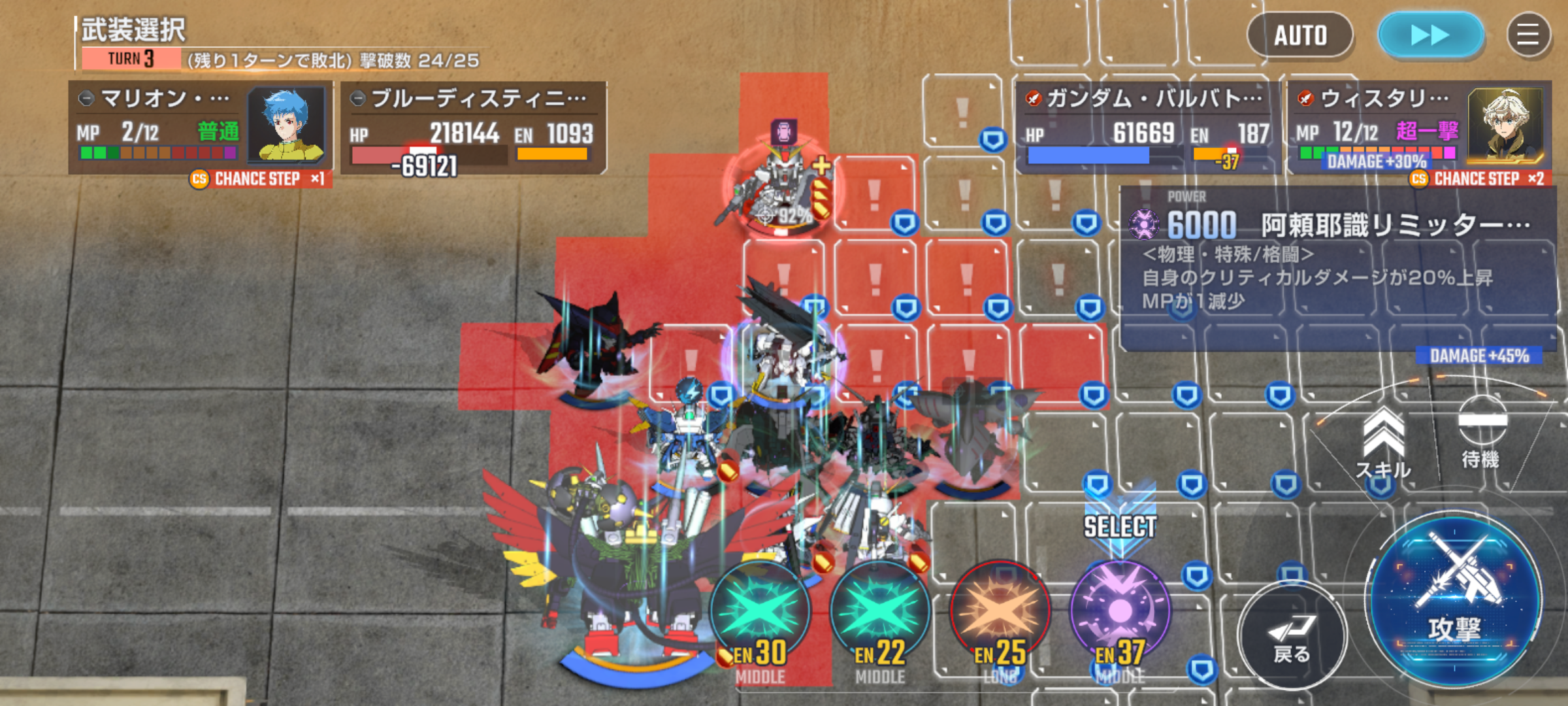View the ガンダム・バルバトス unit status panel

(1147, 127)
